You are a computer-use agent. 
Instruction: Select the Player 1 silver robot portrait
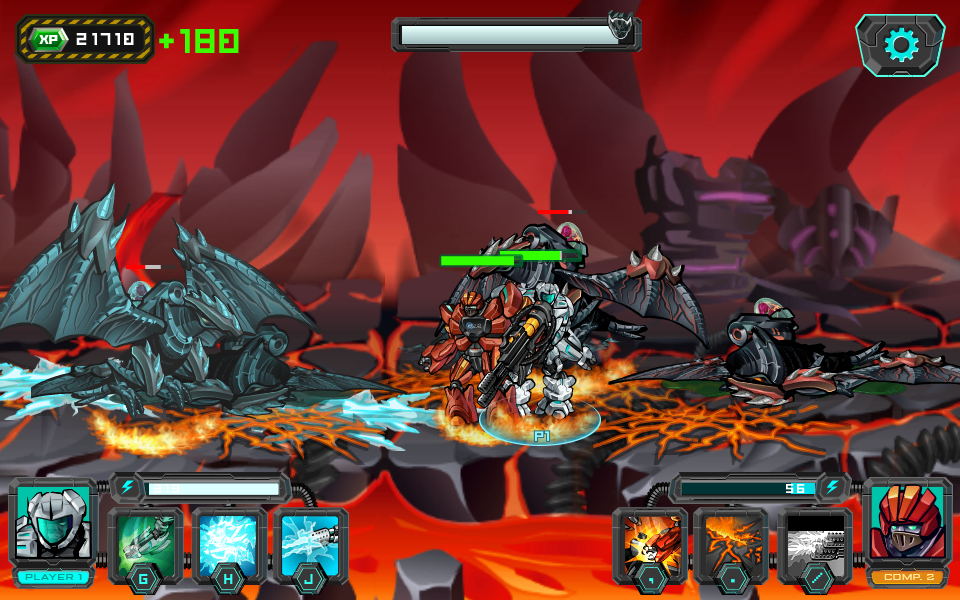pos(53,524)
